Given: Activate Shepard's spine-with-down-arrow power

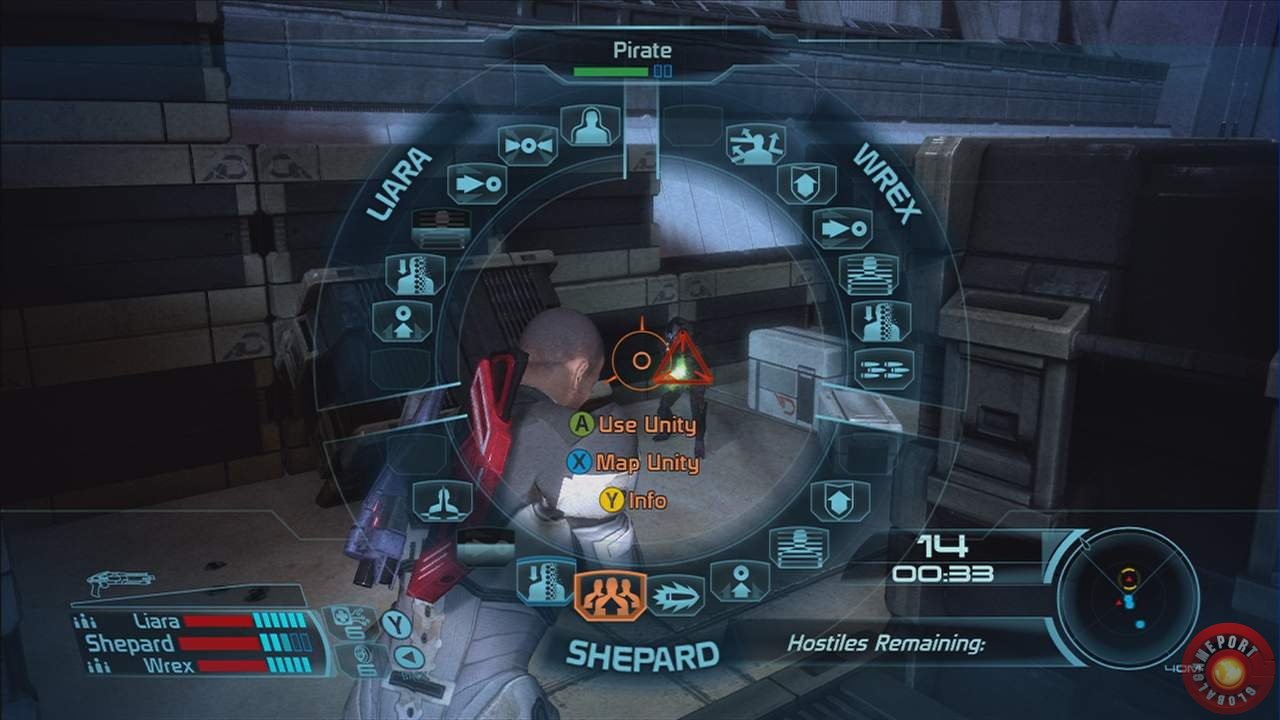Looking at the screenshot, I should pyautogui.click(x=546, y=582).
